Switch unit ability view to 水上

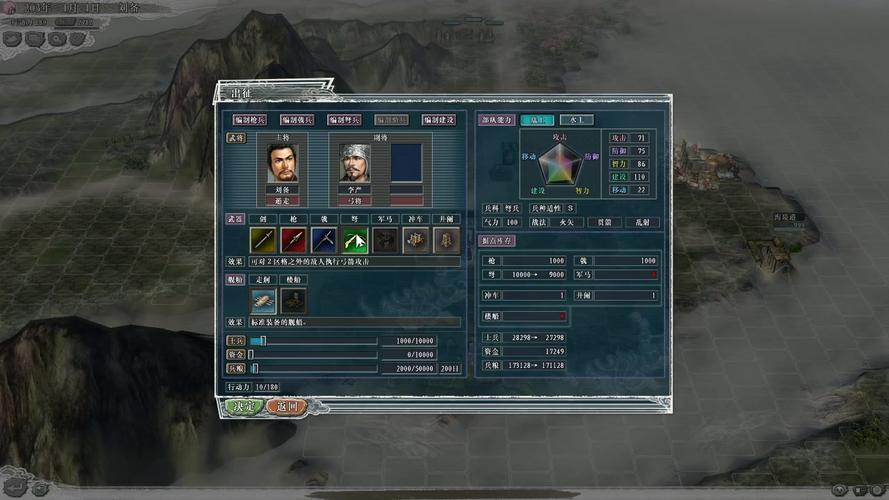point(577,120)
